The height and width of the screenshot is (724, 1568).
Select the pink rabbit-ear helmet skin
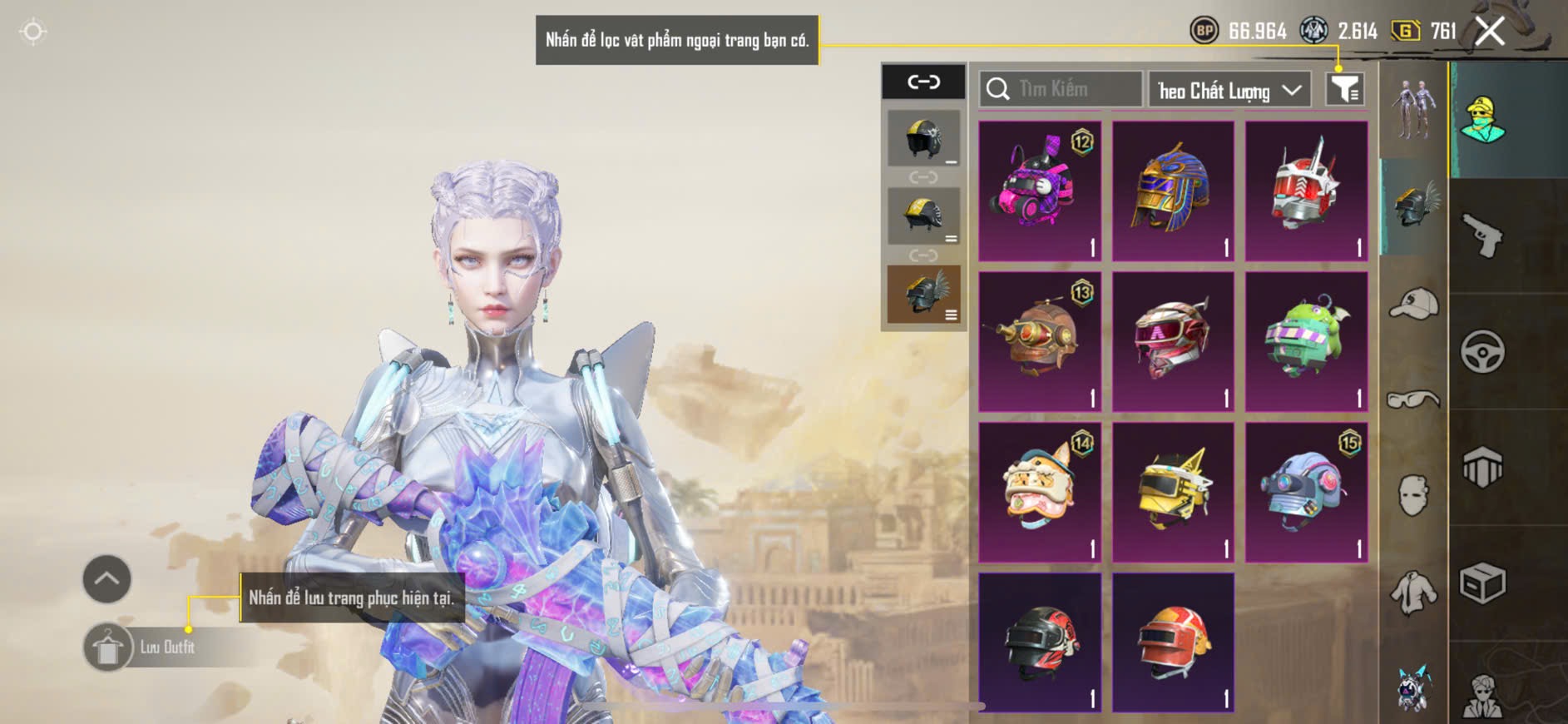pos(1039,191)
